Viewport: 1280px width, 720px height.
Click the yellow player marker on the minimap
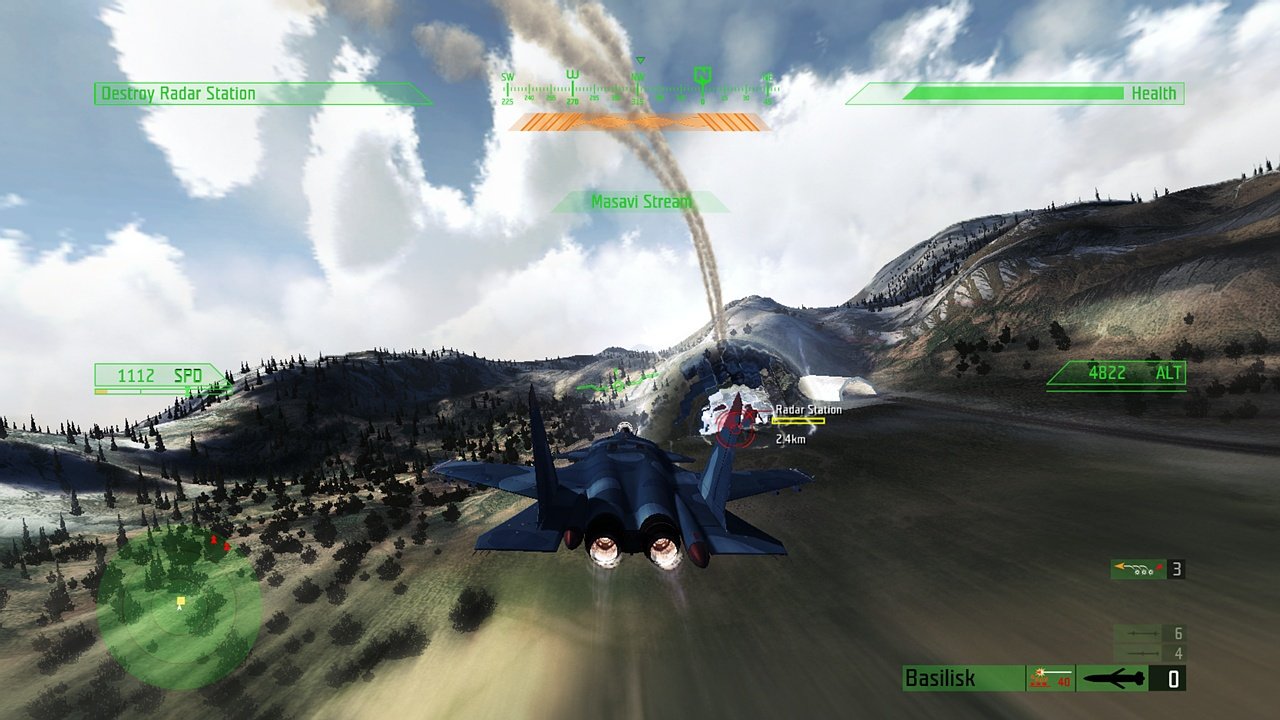tap(180, 601)
